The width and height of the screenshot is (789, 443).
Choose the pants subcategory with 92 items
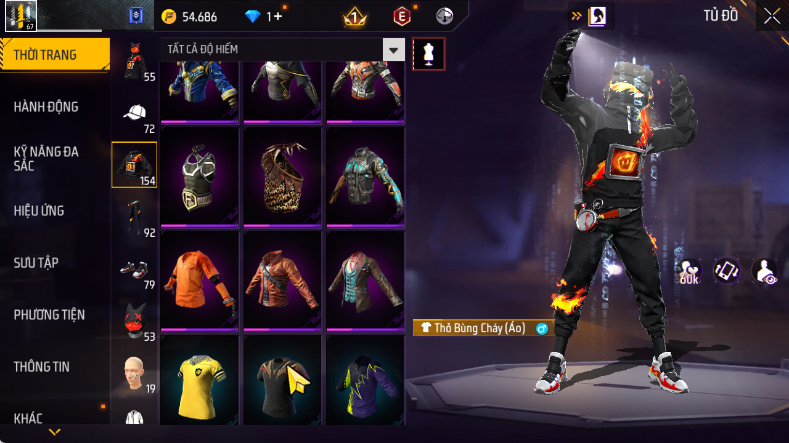[x=134, y=216]
